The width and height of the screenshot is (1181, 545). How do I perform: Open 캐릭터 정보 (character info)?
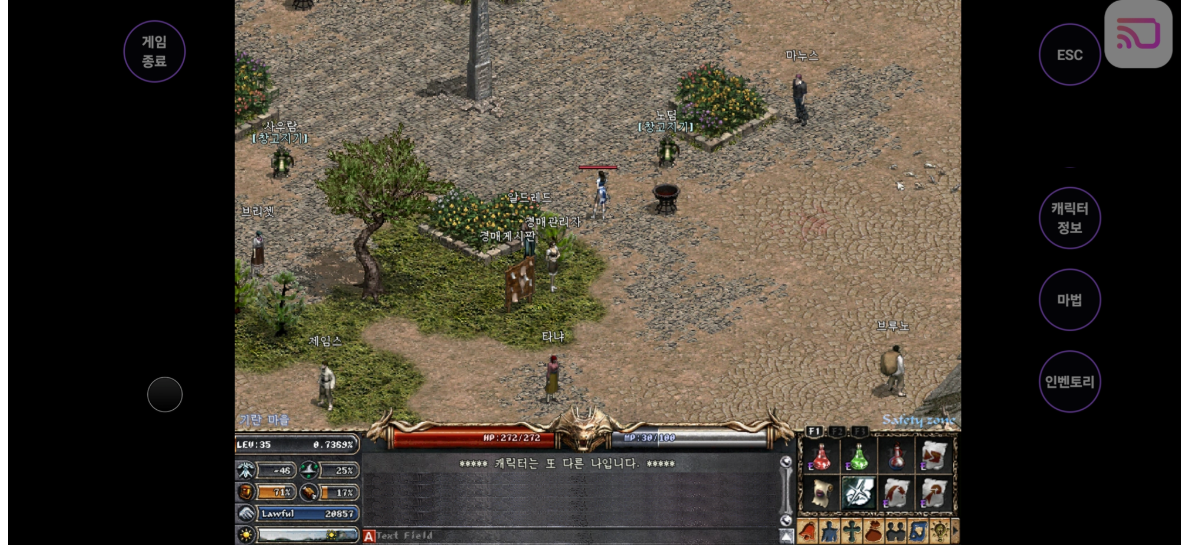click(x=1069, y=218)
